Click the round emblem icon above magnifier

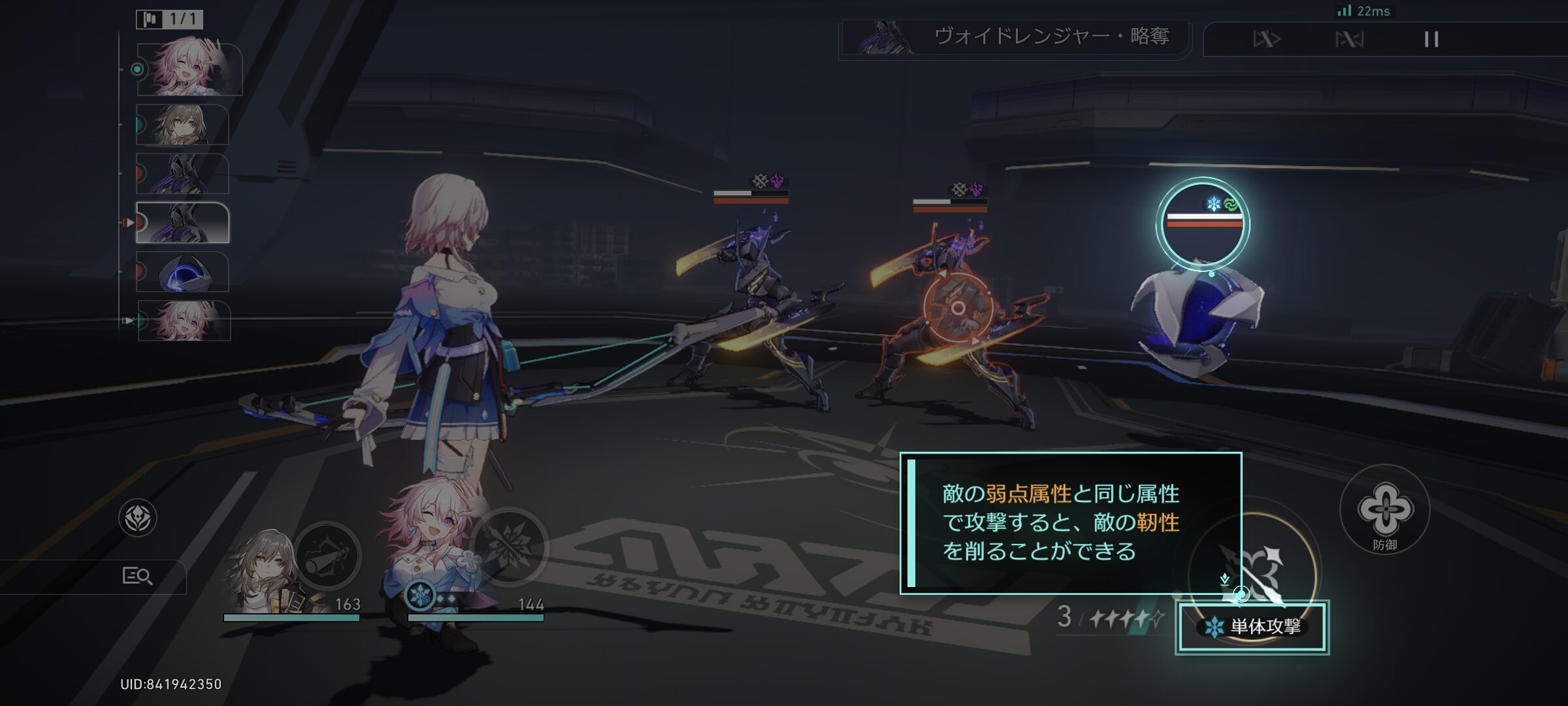(x=137, y=518)
